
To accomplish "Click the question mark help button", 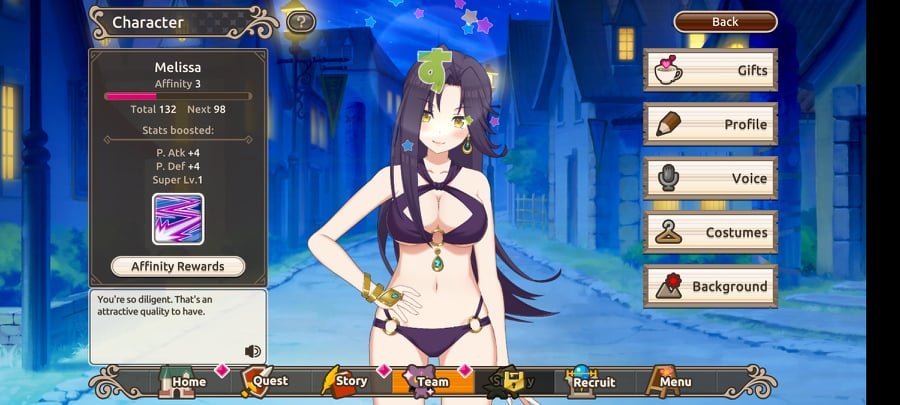I will pos(300,22).
